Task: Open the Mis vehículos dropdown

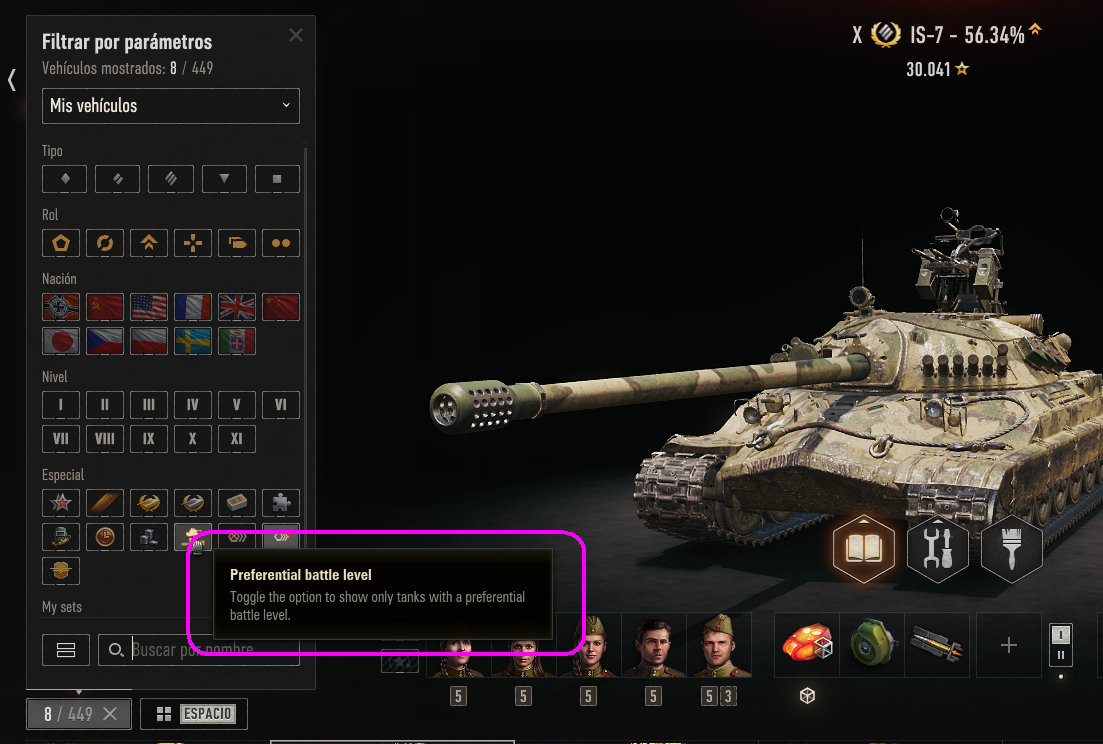Action: [171, 106]
